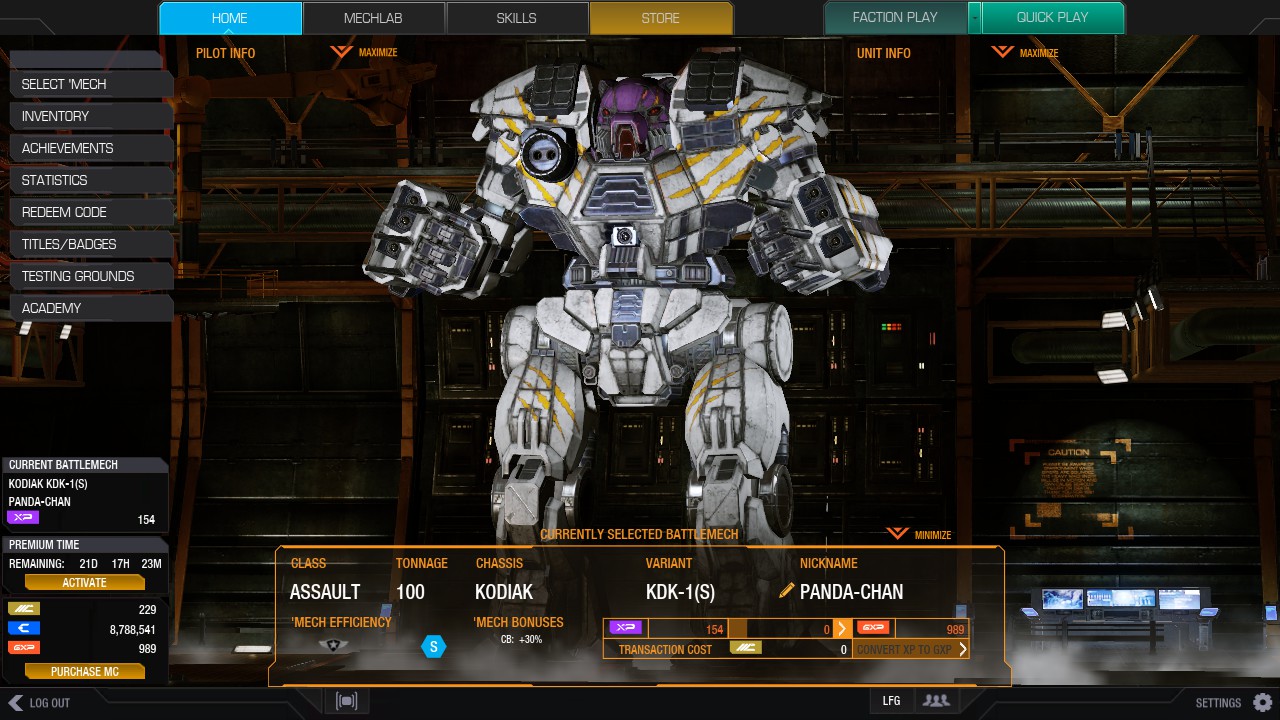Minimize the currently selected BattleMech panel
Screen dimensions: 1280x720
(x=919, y=534)
